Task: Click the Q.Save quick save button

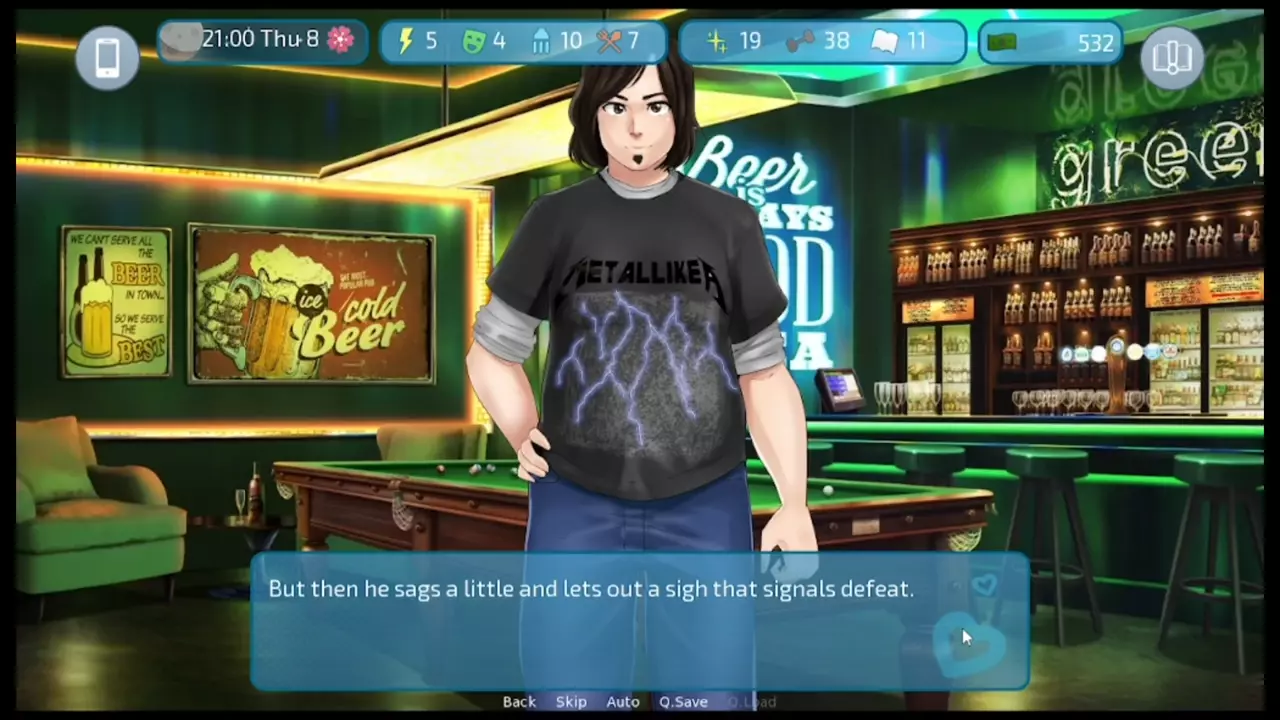Action: pos(683,702)
